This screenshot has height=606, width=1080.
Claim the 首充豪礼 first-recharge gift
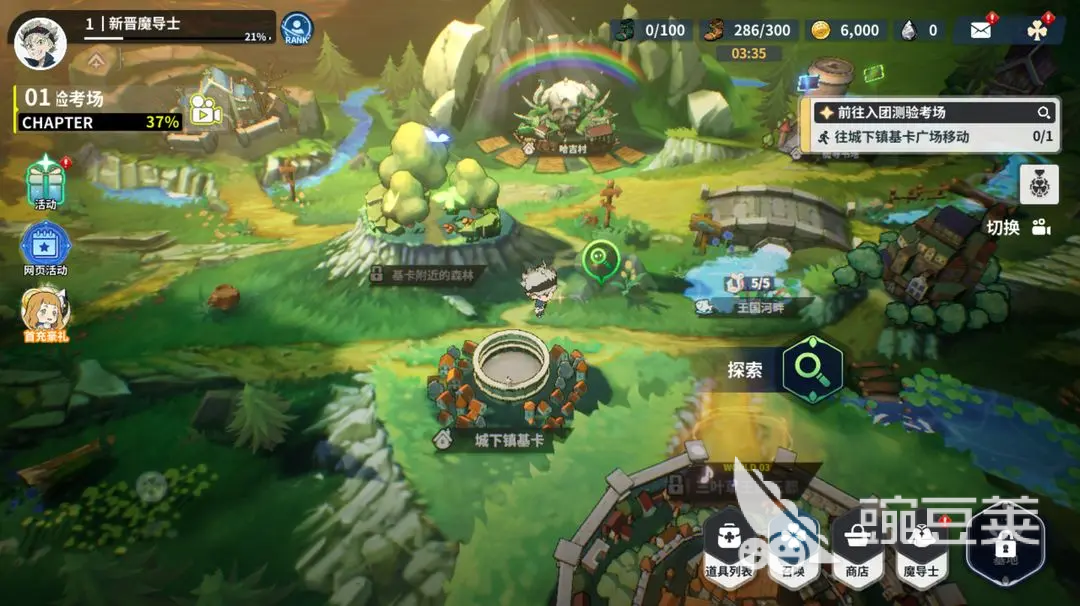[46, 314]
